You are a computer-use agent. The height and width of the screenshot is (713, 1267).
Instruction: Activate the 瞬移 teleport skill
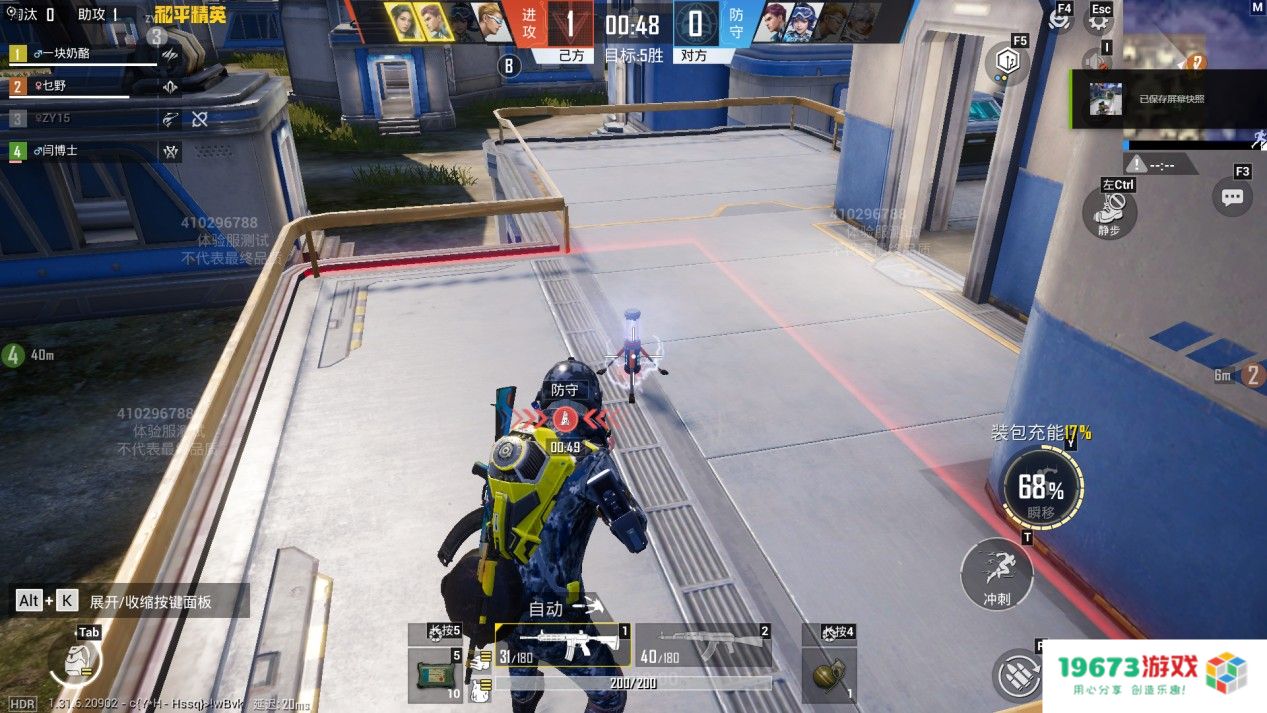pyautogui.click(x=1041, y=487)
